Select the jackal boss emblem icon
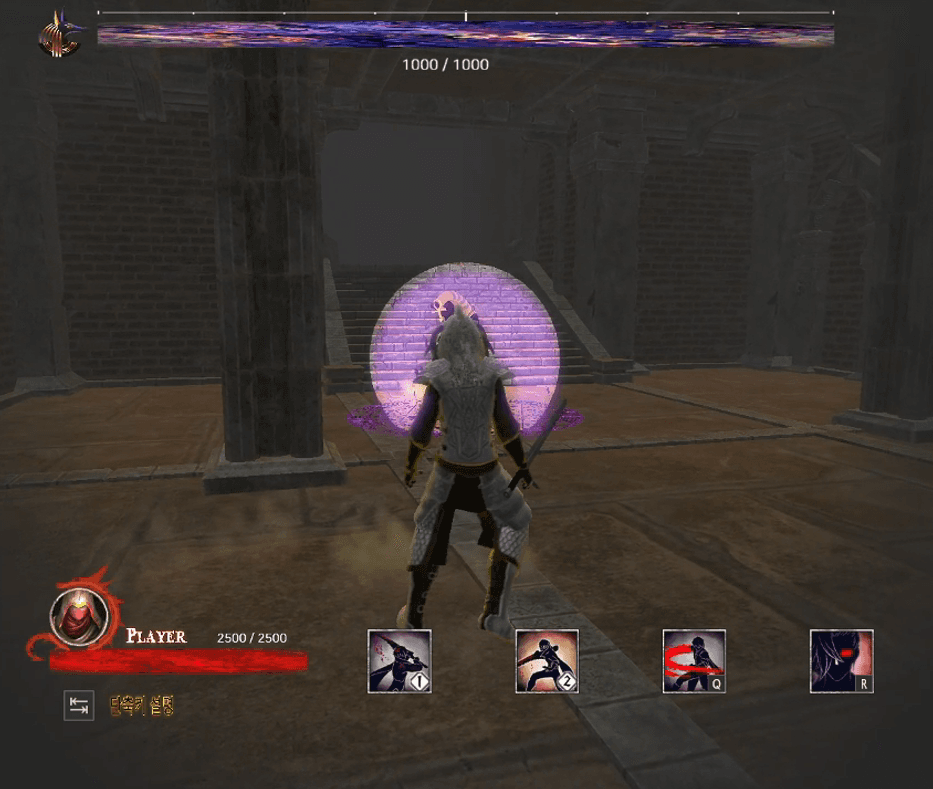Image resolution: width=933 pixels, height=789 pixels. pyautogui.click(x=58, y=36)
